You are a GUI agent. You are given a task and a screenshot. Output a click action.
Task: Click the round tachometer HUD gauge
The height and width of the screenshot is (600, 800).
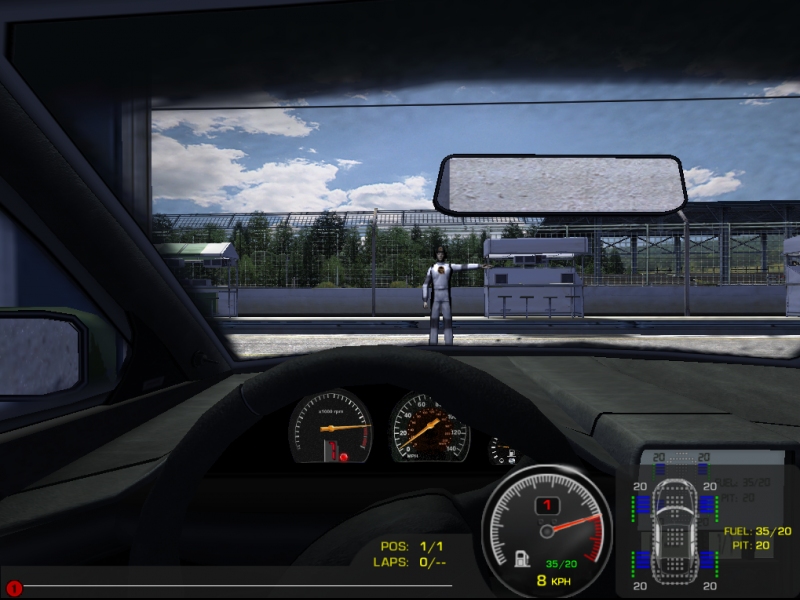pyautogui.click(x=547, y=529)
